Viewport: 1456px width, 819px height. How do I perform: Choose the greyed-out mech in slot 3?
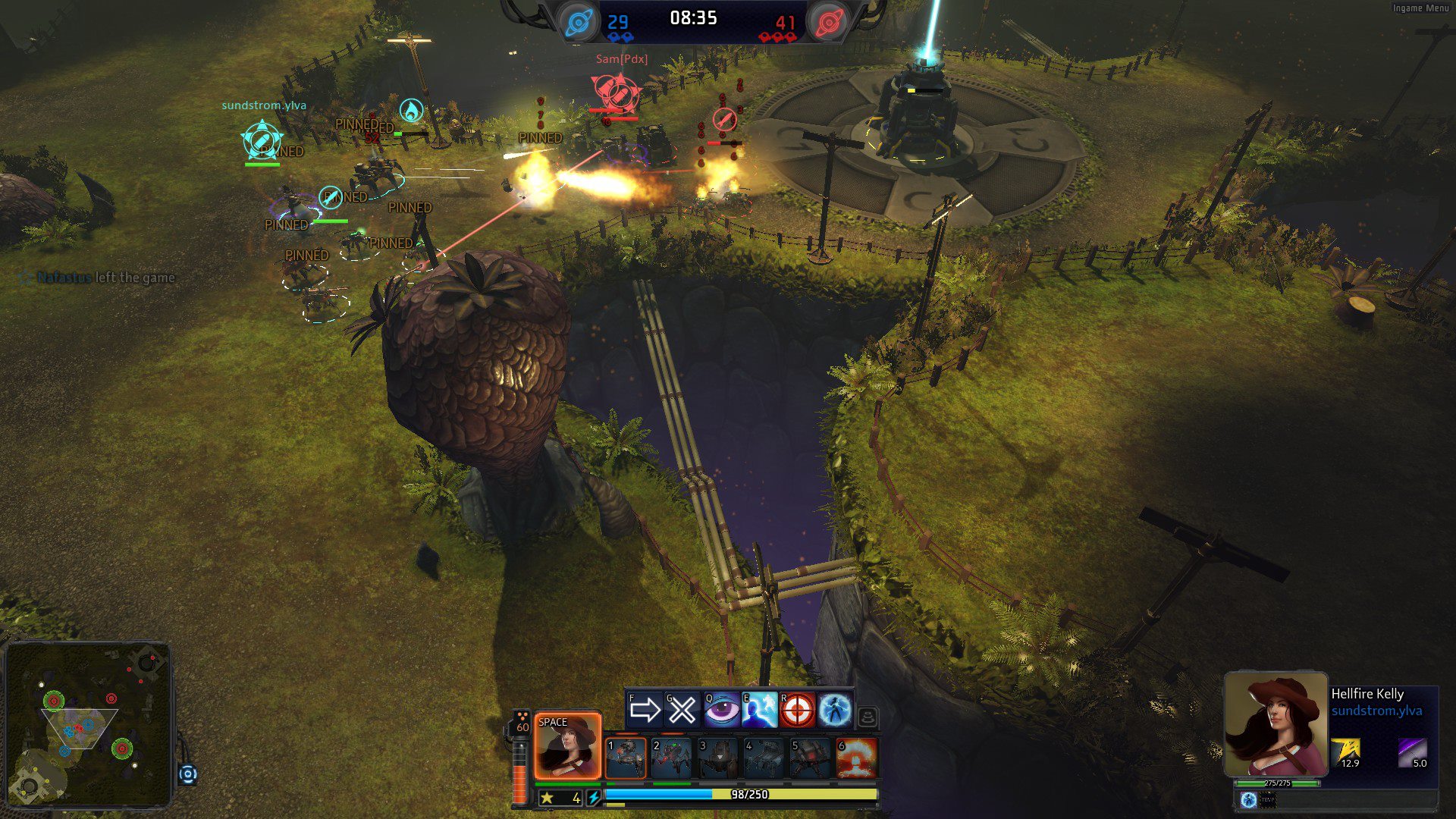tap(717, 758)
